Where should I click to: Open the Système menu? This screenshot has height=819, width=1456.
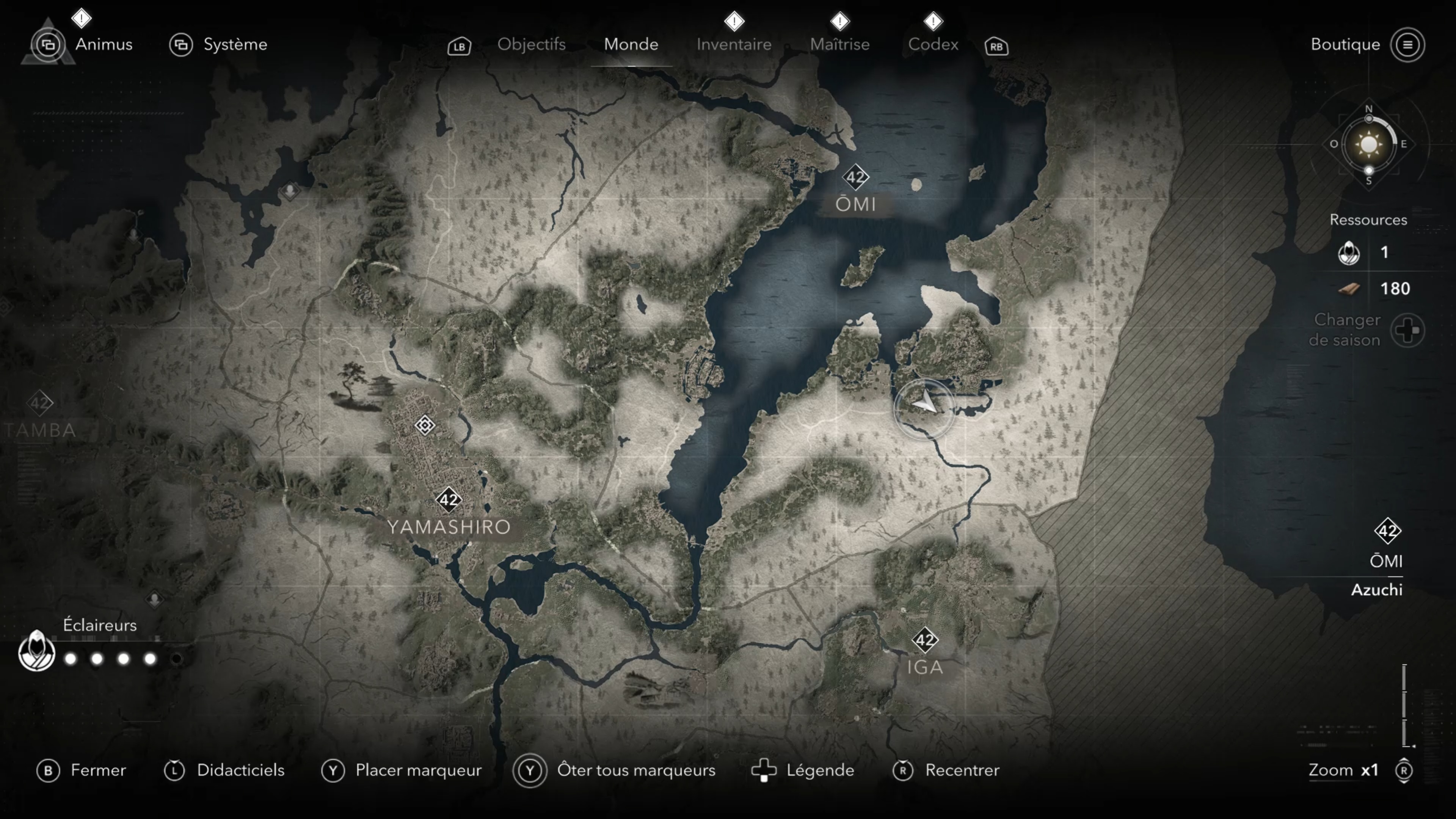click(235, 44)
